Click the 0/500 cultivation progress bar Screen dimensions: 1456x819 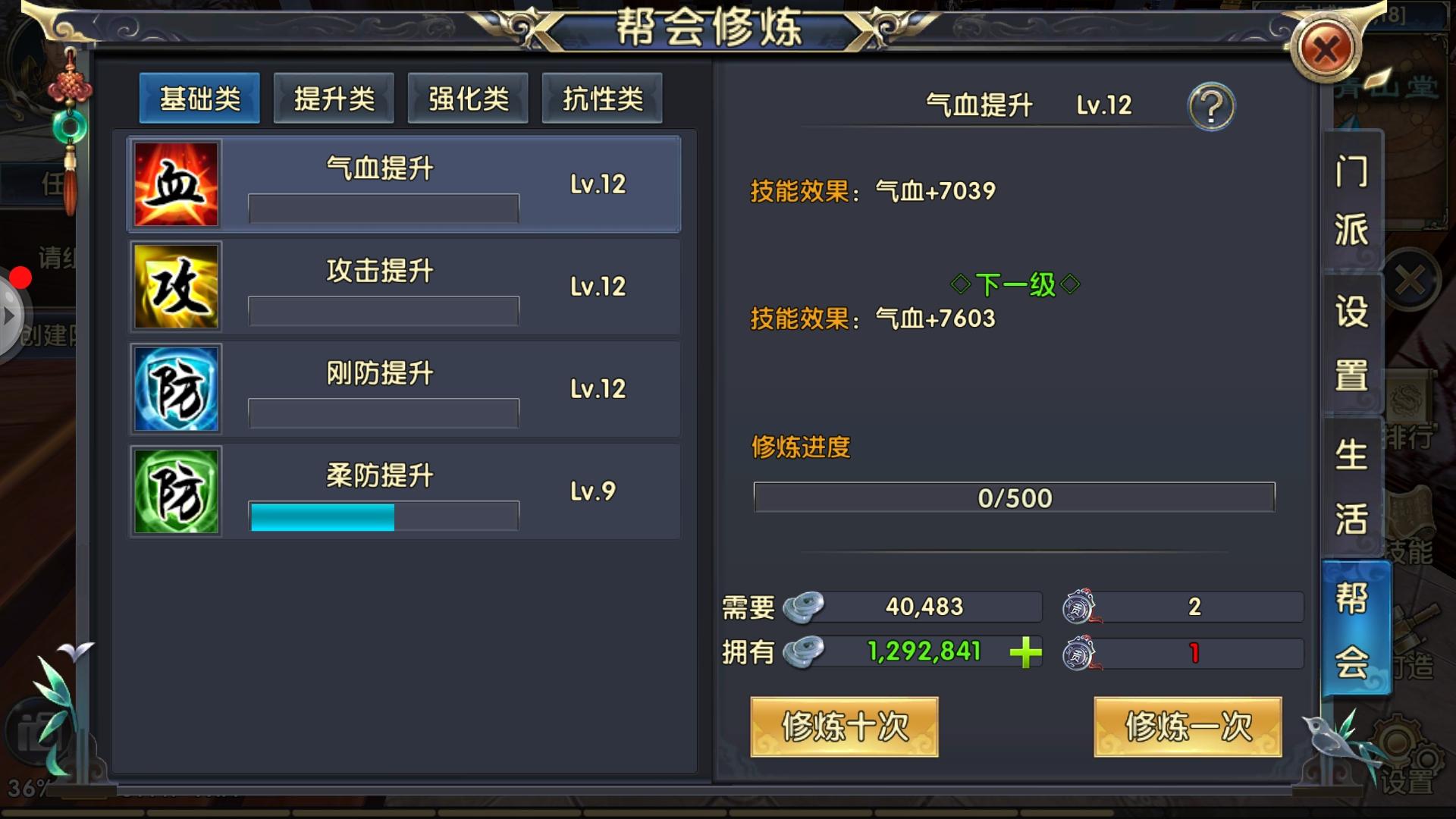tap(1014, 498)
